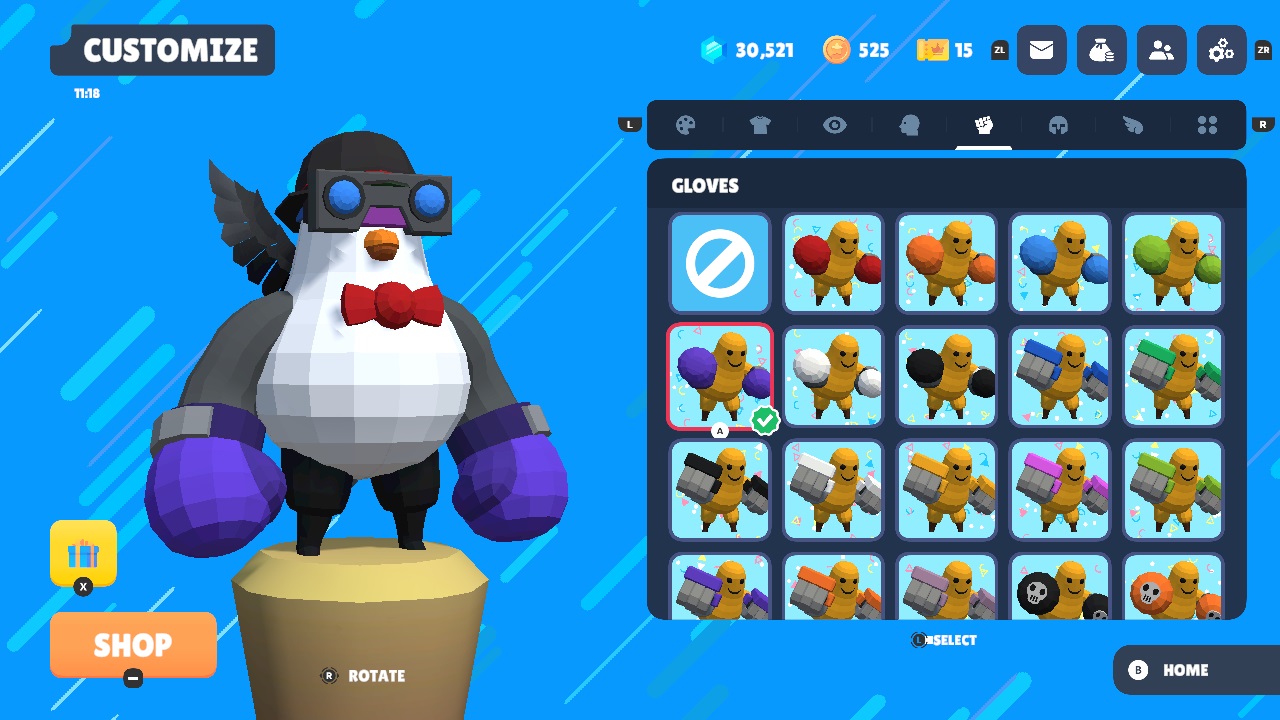Open the face customization tab

[910, 125]
